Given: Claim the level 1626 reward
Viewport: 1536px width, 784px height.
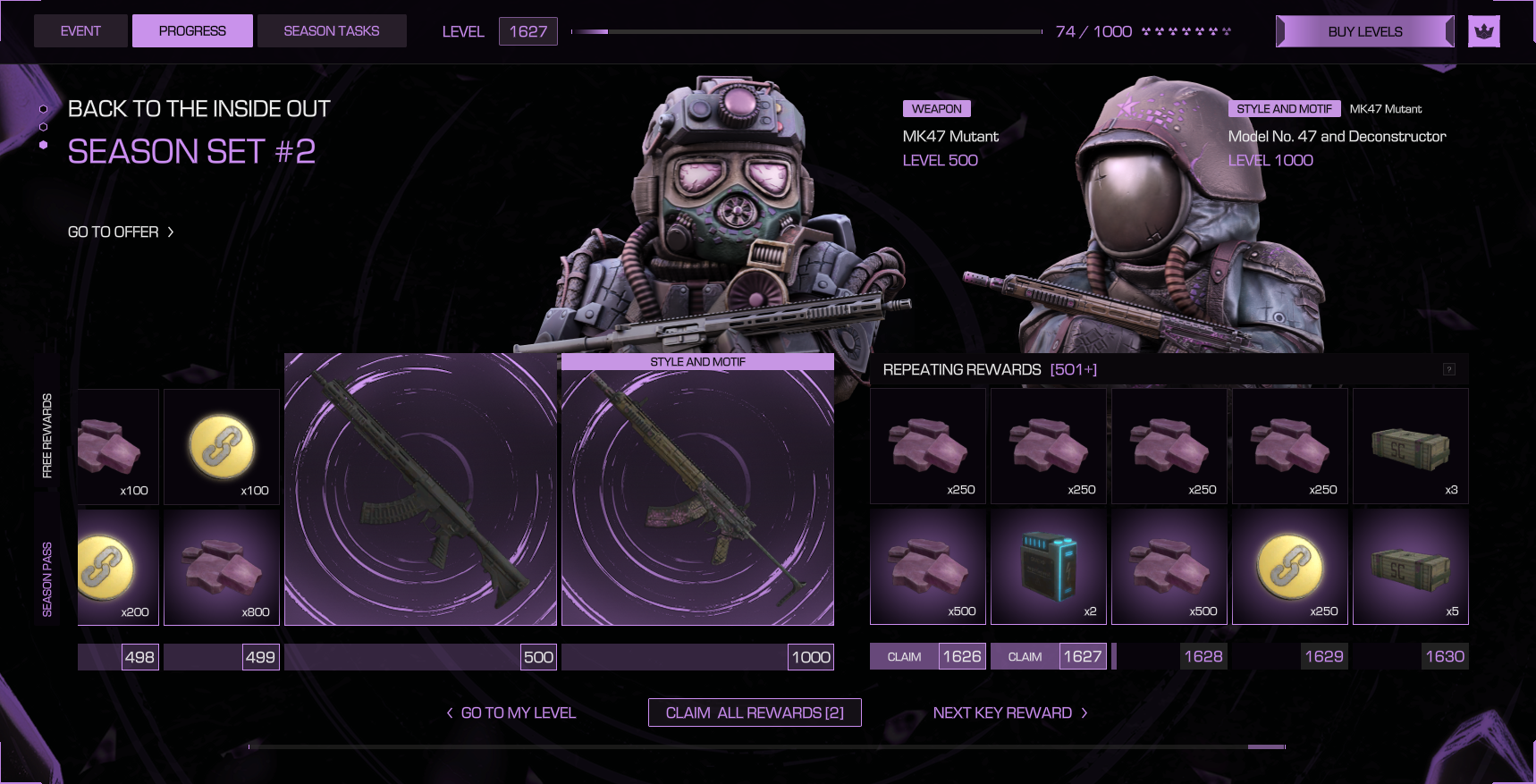Looking at the screenshot, I should click(905, 657).
